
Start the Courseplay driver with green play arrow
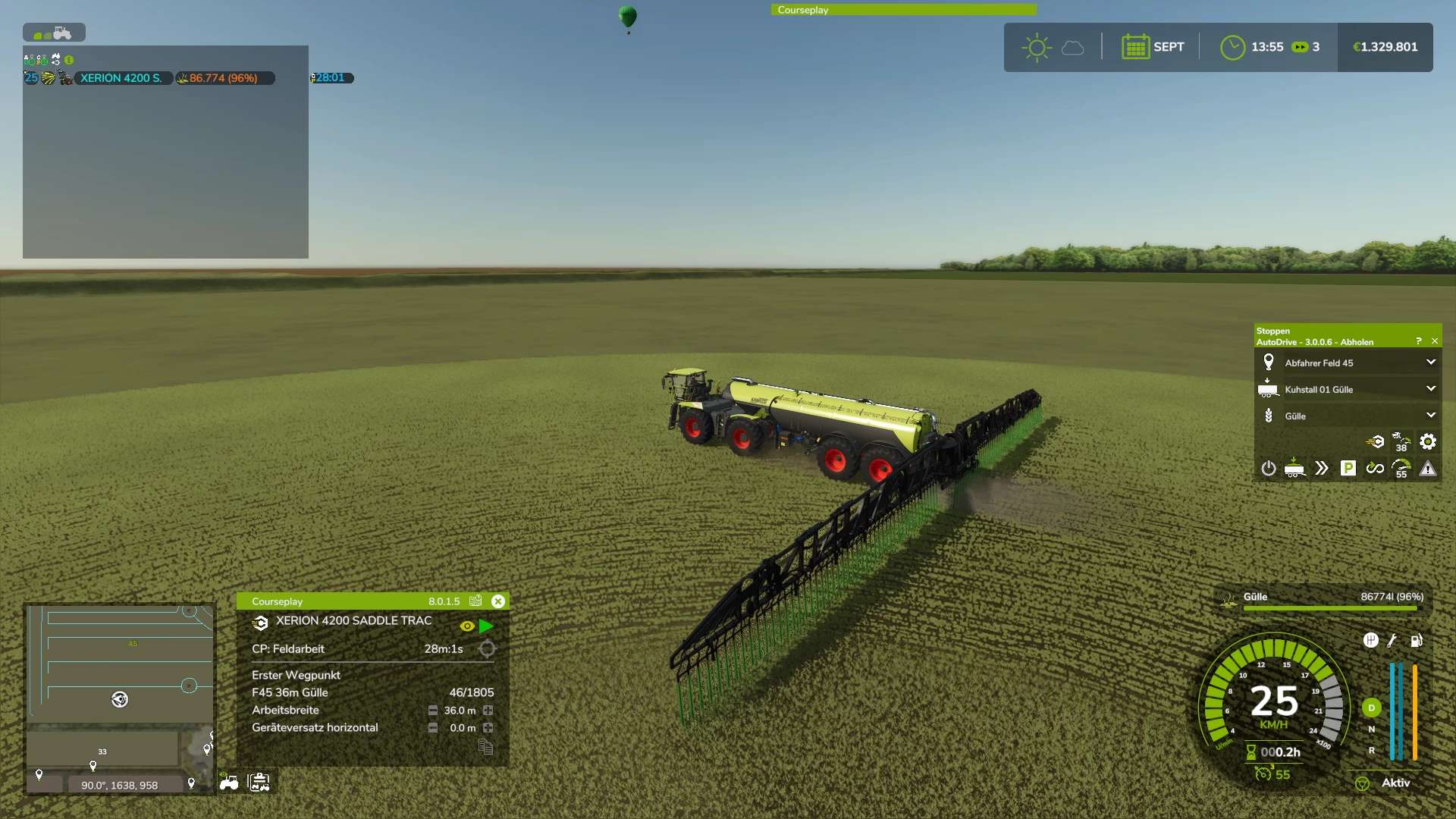(486, 626)
